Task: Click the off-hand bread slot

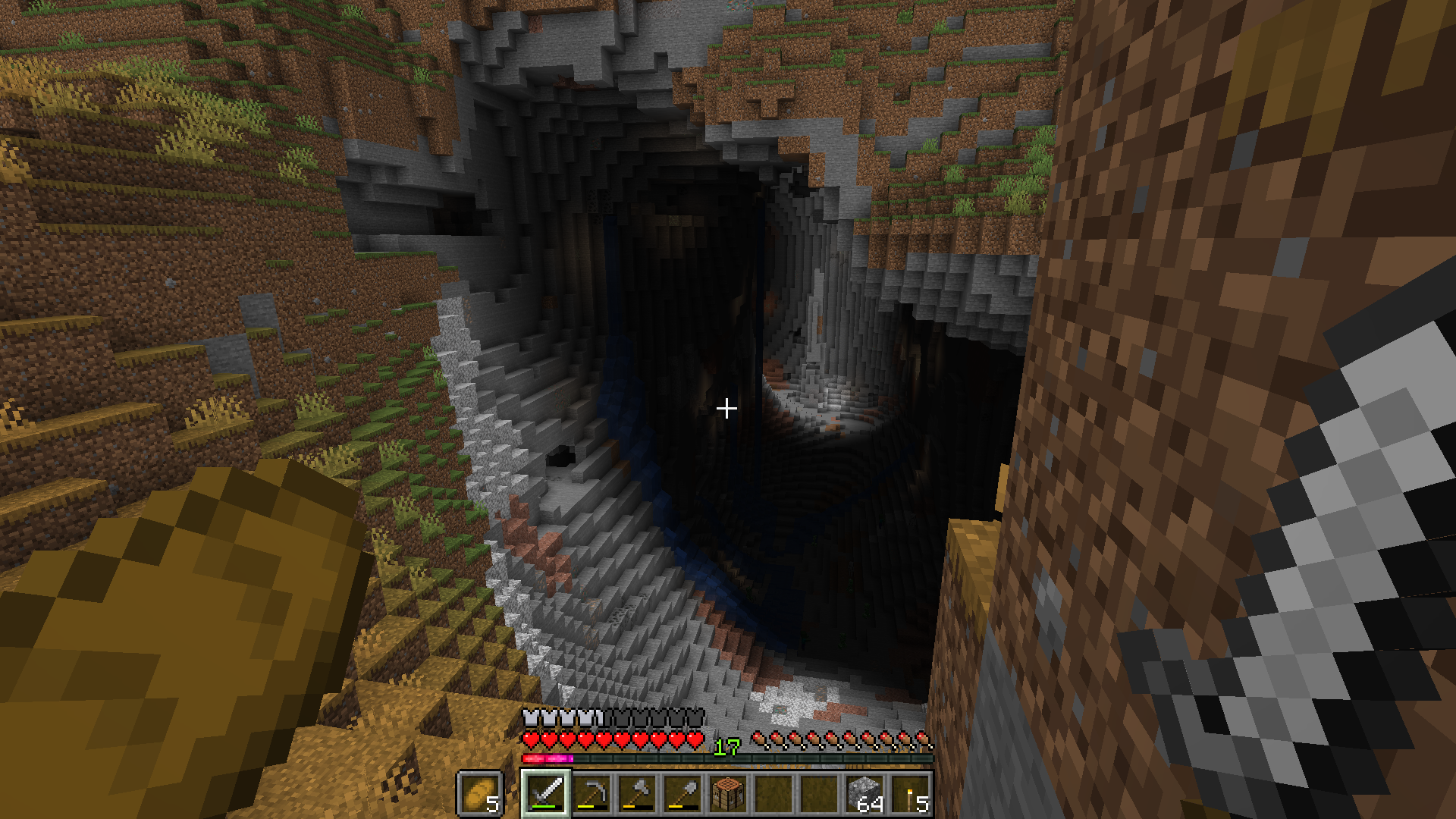Action: [x=480, y=794]
